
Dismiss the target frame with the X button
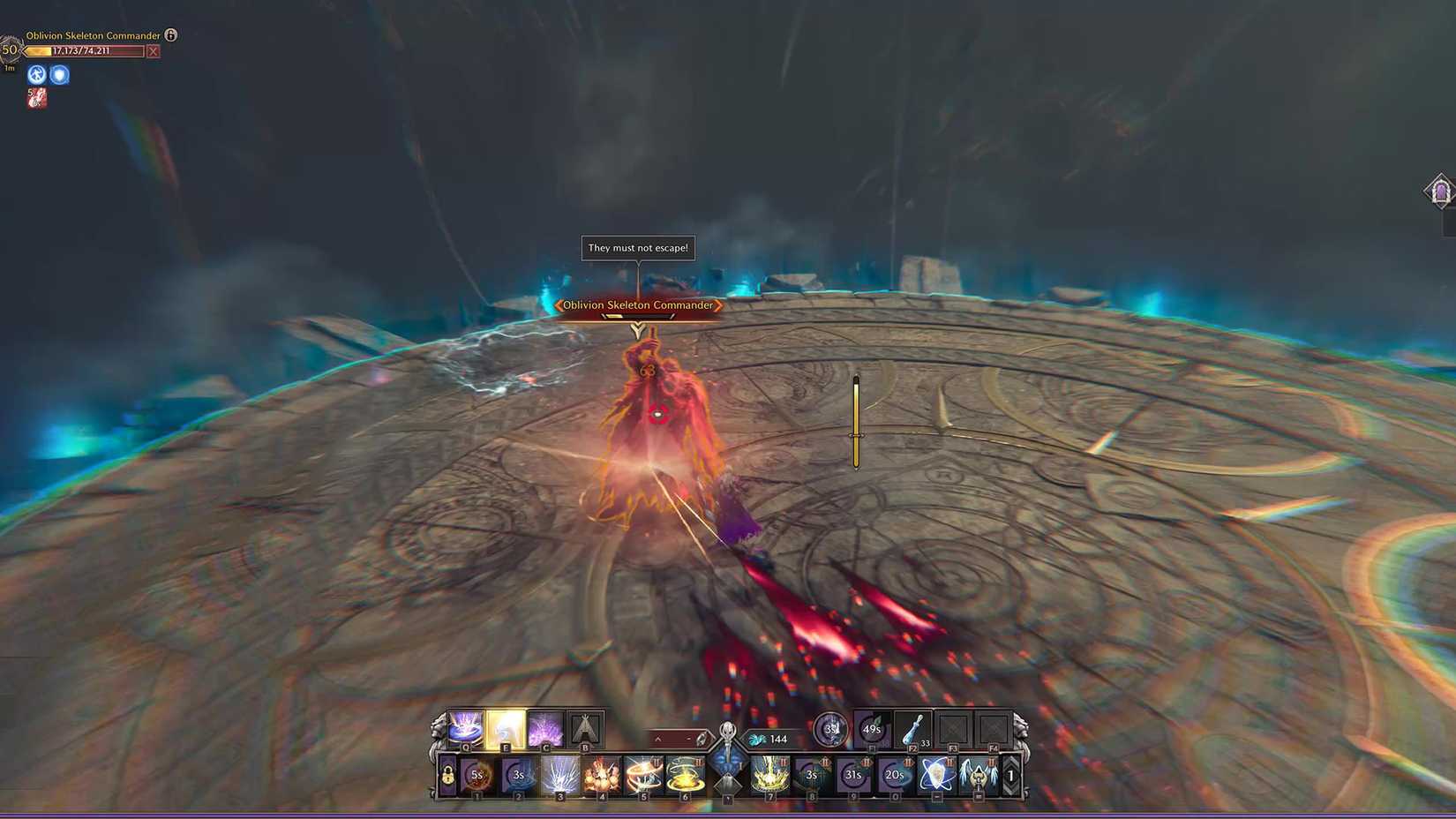(x=152, y=51)
